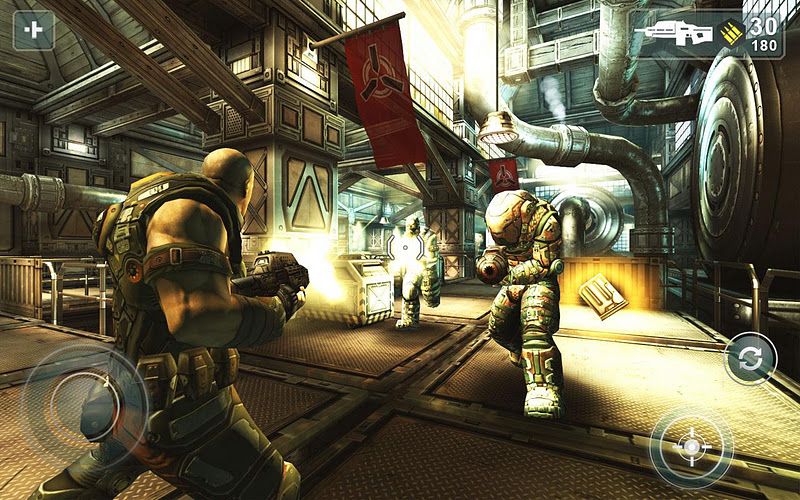Tap the plus-icon menu button
The image size is (800, 500).
tap(33, 30)
